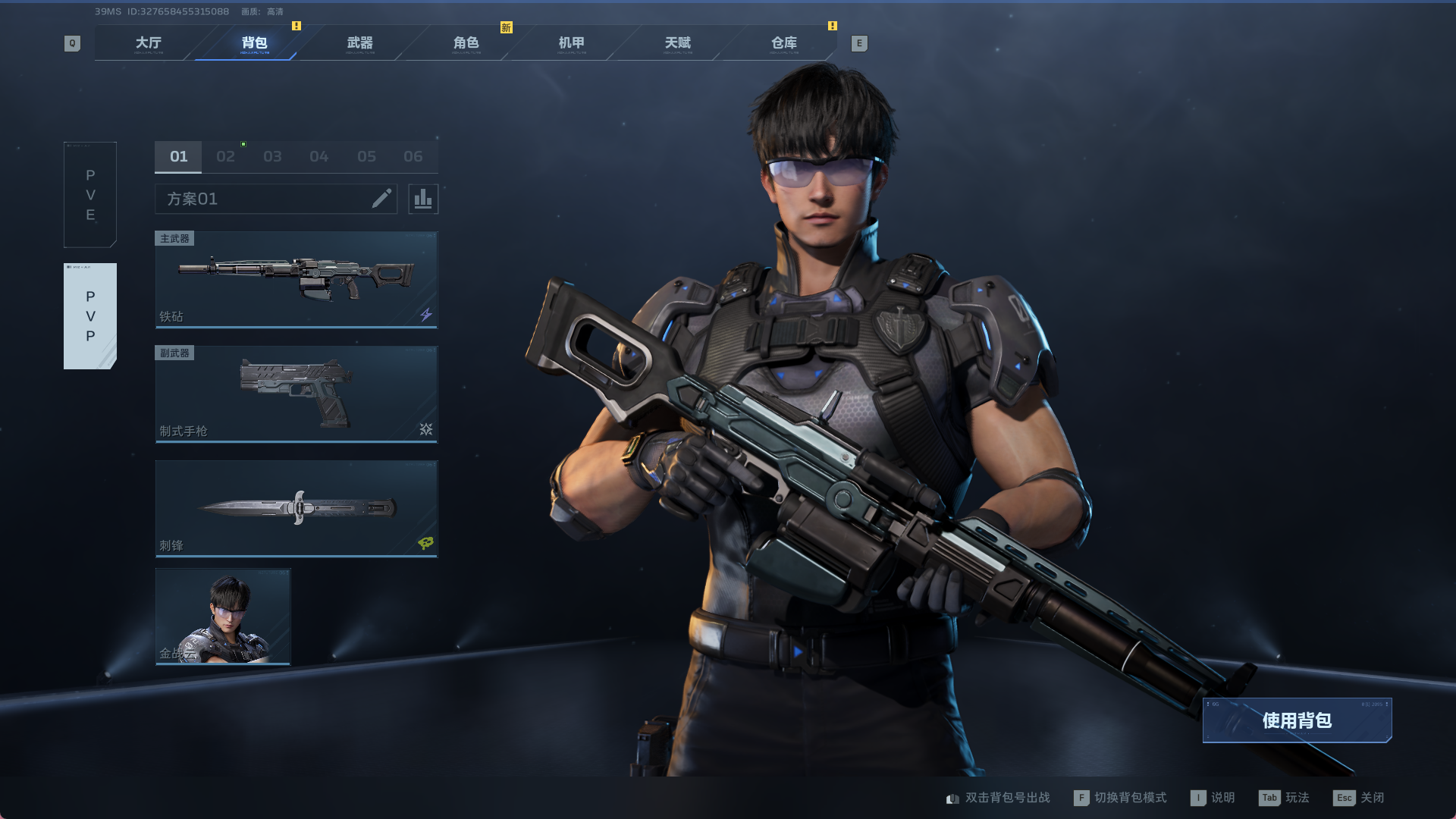Switch to the 大厅 lobby tab
The image size is (1456, 819).
tap(149, 43)
